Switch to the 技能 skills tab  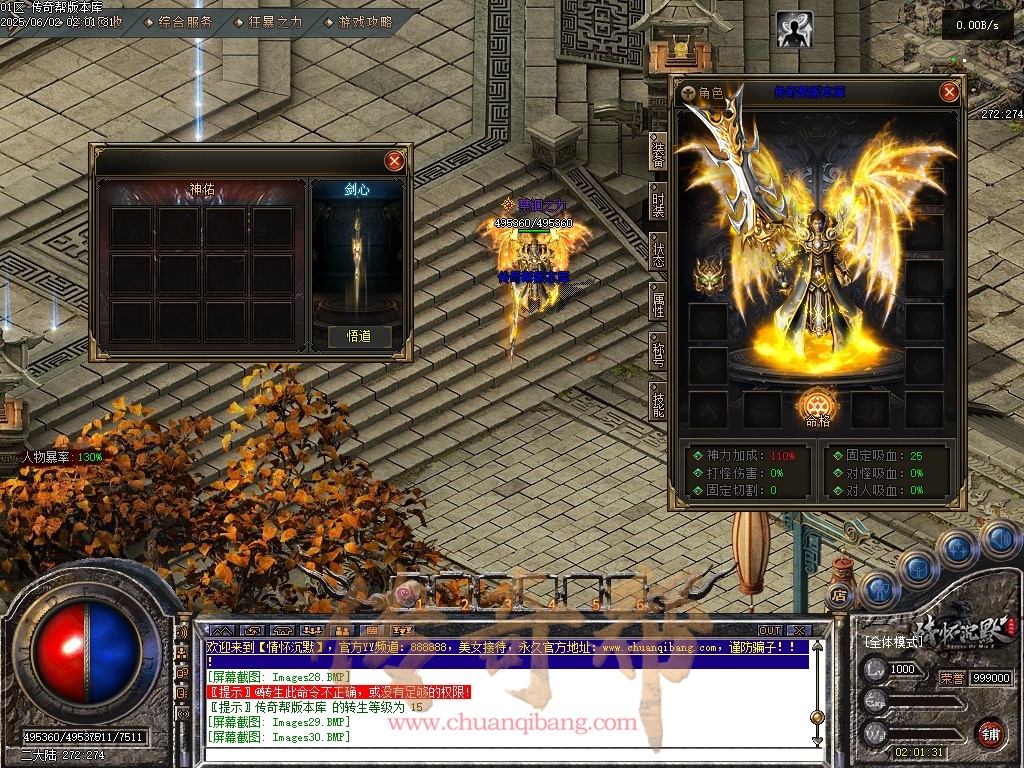click(658, 402)
